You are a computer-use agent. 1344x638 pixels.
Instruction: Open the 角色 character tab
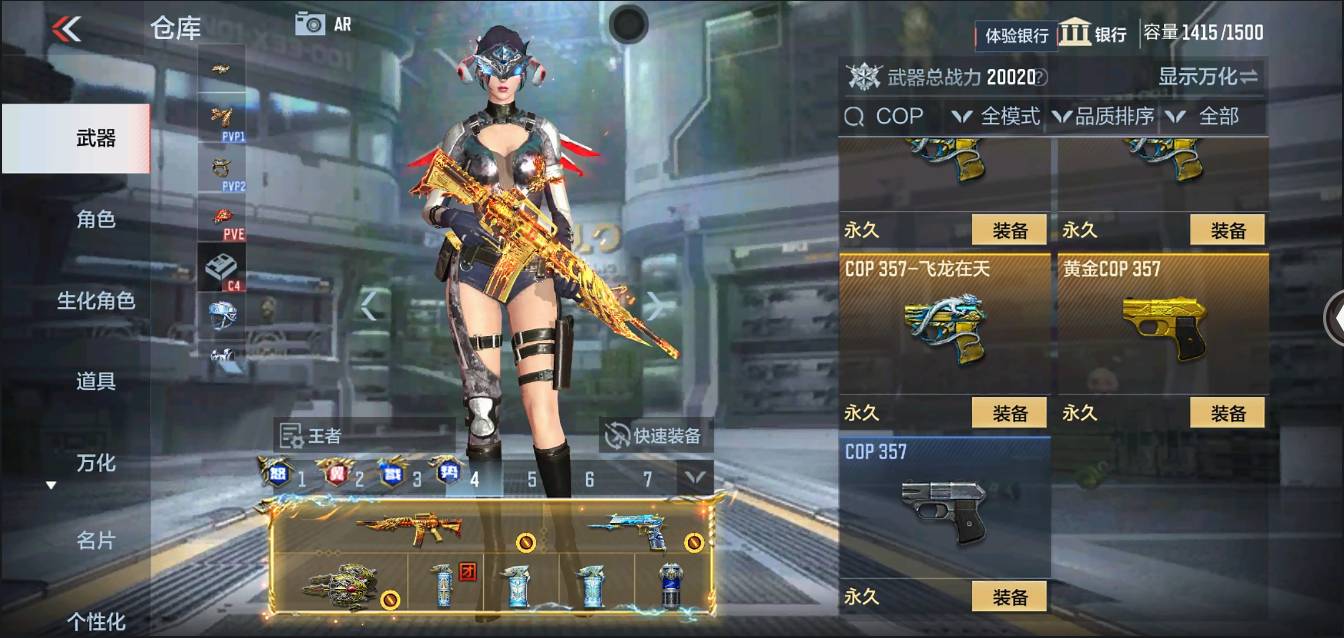click(96, 220)
